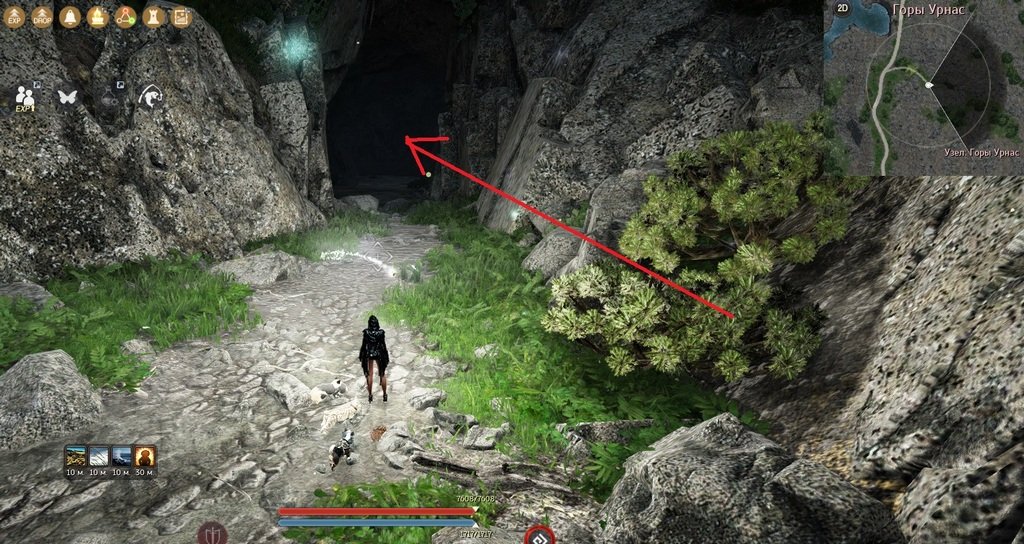Open the node network triangle icon

point(125,17)
